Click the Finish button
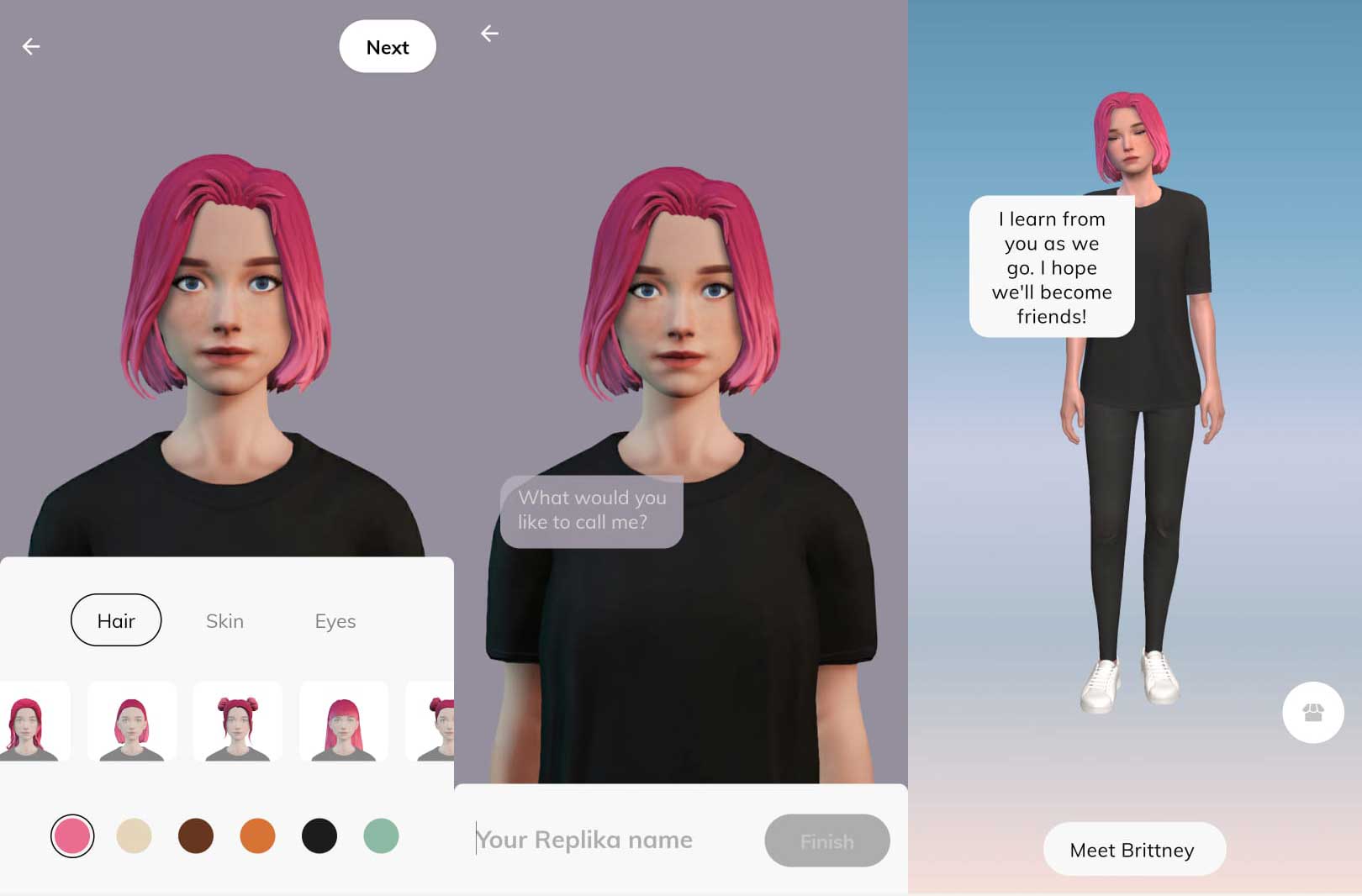Screen dimensions: 1362x896 pos(826,840)
